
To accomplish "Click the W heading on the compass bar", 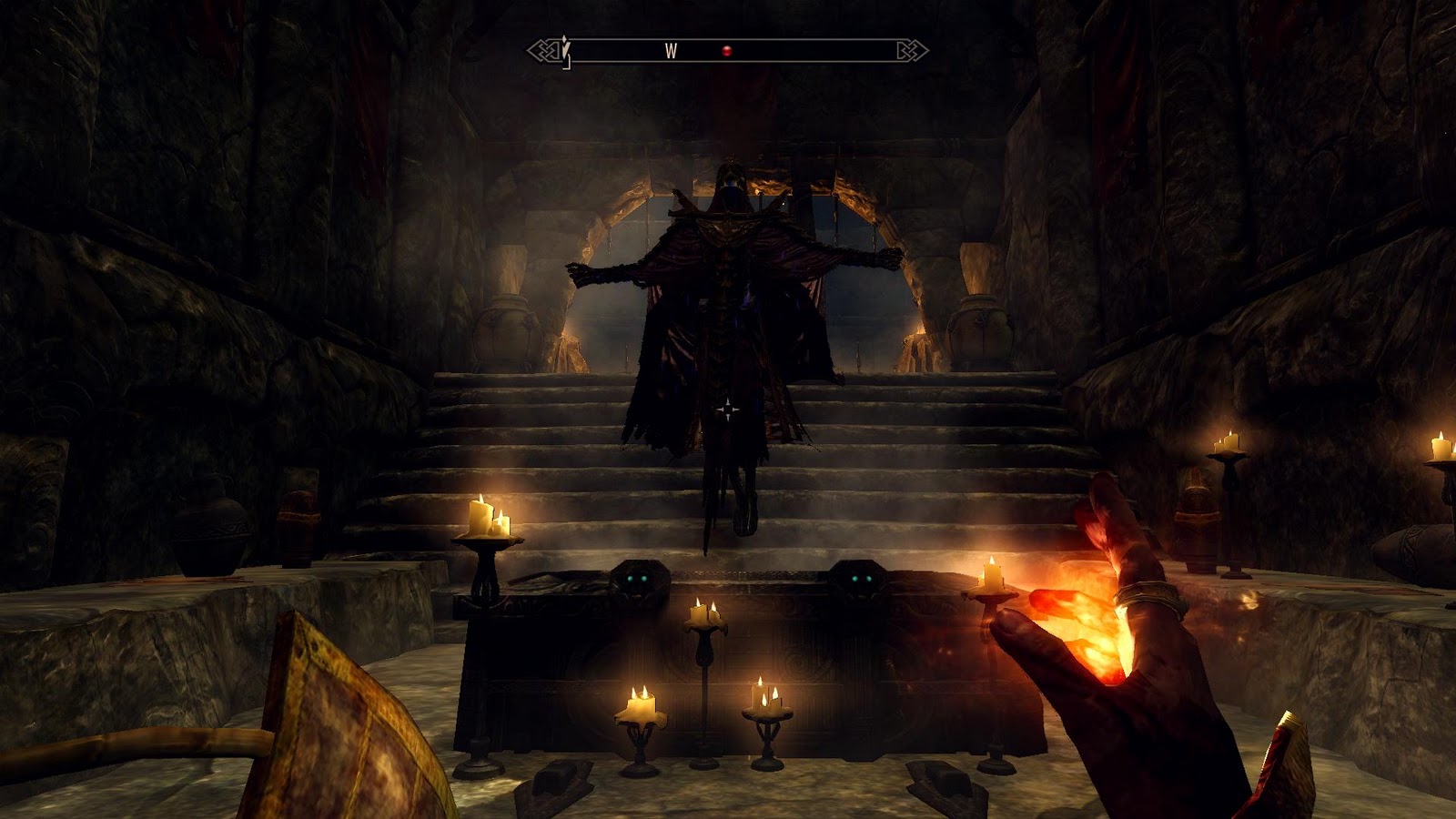I will coord(671,51).
